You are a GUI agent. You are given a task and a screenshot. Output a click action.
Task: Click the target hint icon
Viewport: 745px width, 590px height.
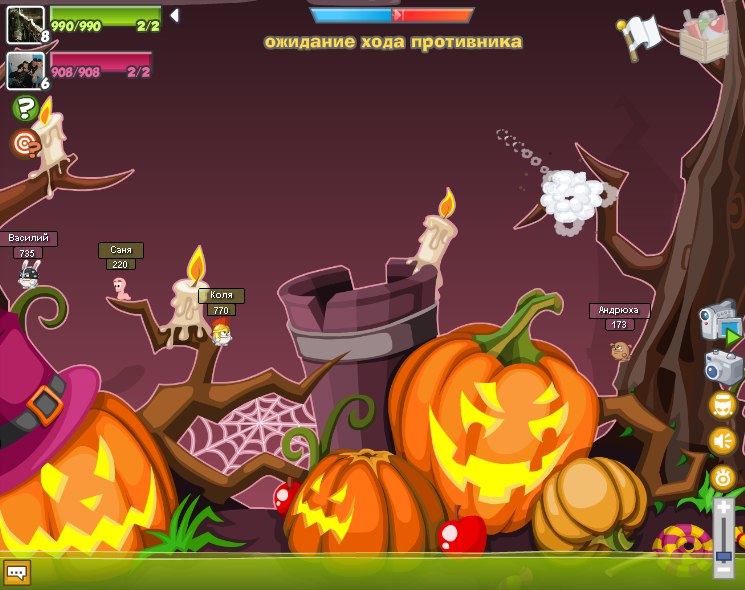(25, 143)
